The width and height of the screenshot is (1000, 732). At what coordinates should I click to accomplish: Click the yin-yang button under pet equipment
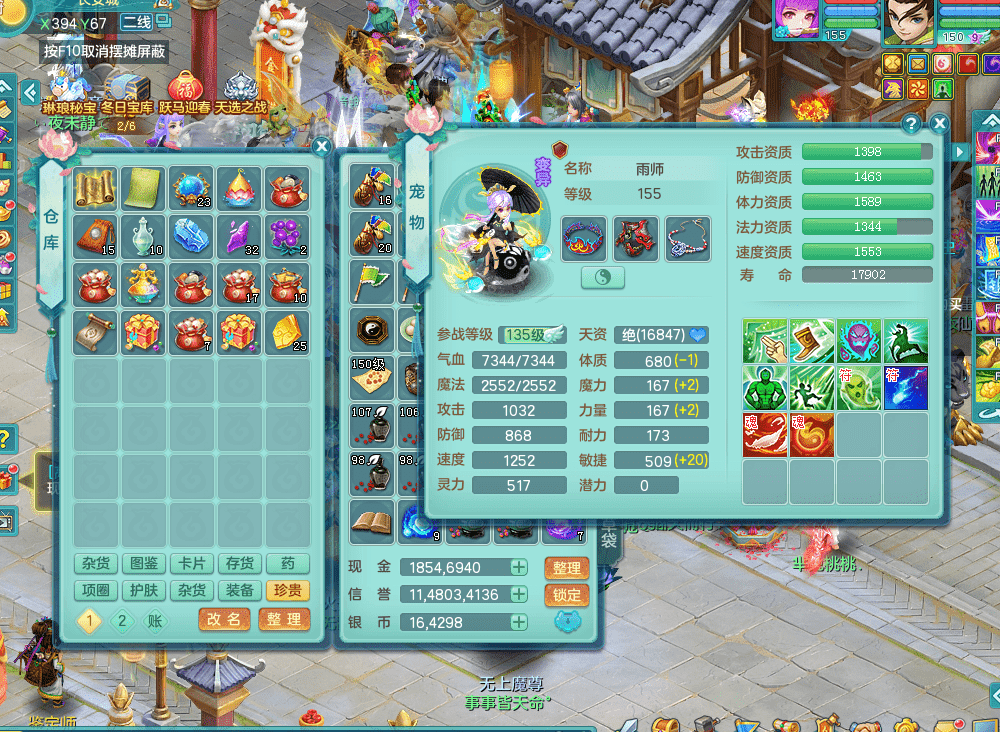click(x=603, y=278)
